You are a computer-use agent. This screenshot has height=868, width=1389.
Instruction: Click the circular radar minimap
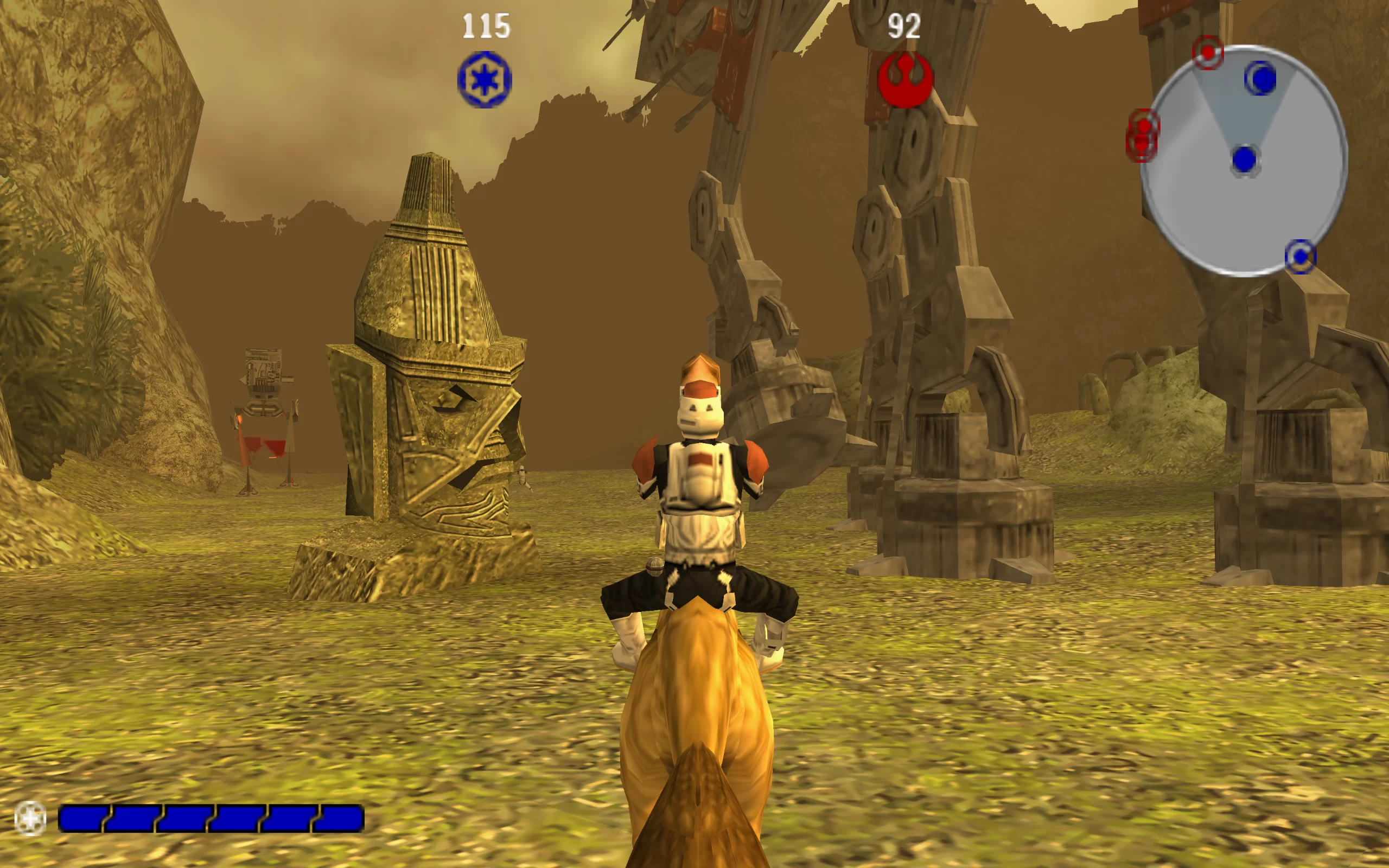[1243, 161]
